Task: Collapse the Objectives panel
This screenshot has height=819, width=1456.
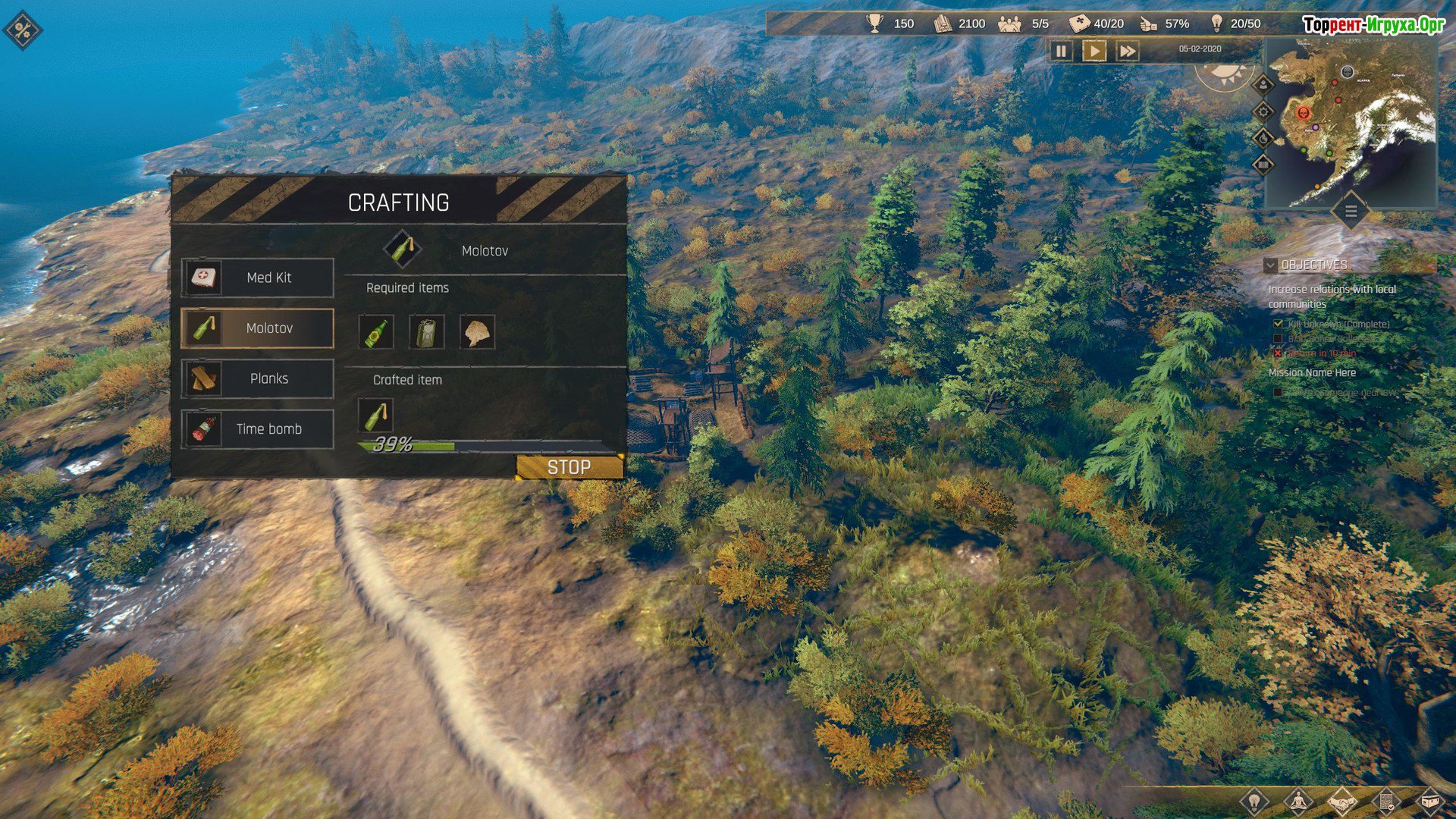Action: (1270, 265)
